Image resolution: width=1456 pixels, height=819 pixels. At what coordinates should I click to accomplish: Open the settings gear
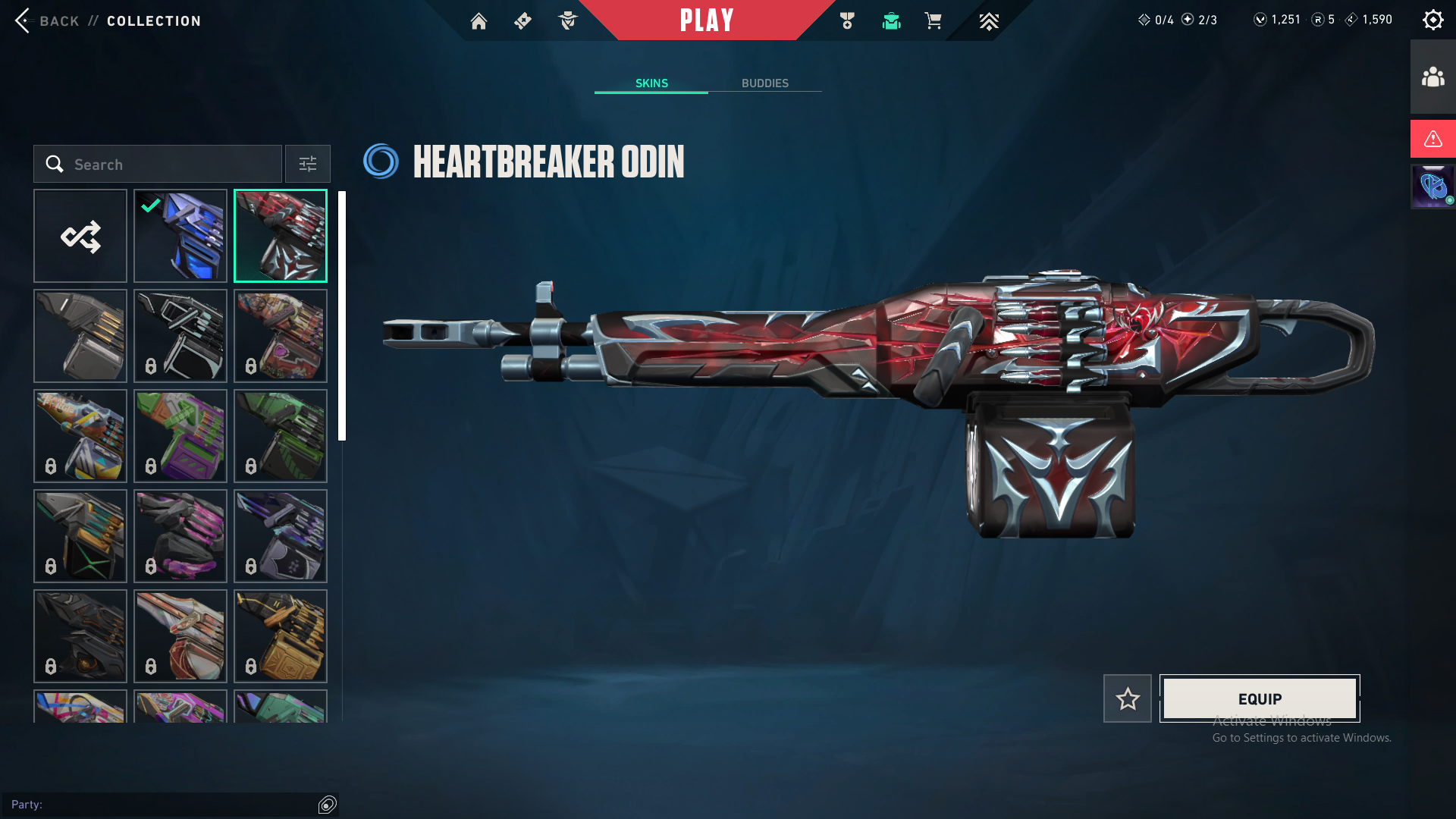pyautogui.click(x=1432, y=20)
